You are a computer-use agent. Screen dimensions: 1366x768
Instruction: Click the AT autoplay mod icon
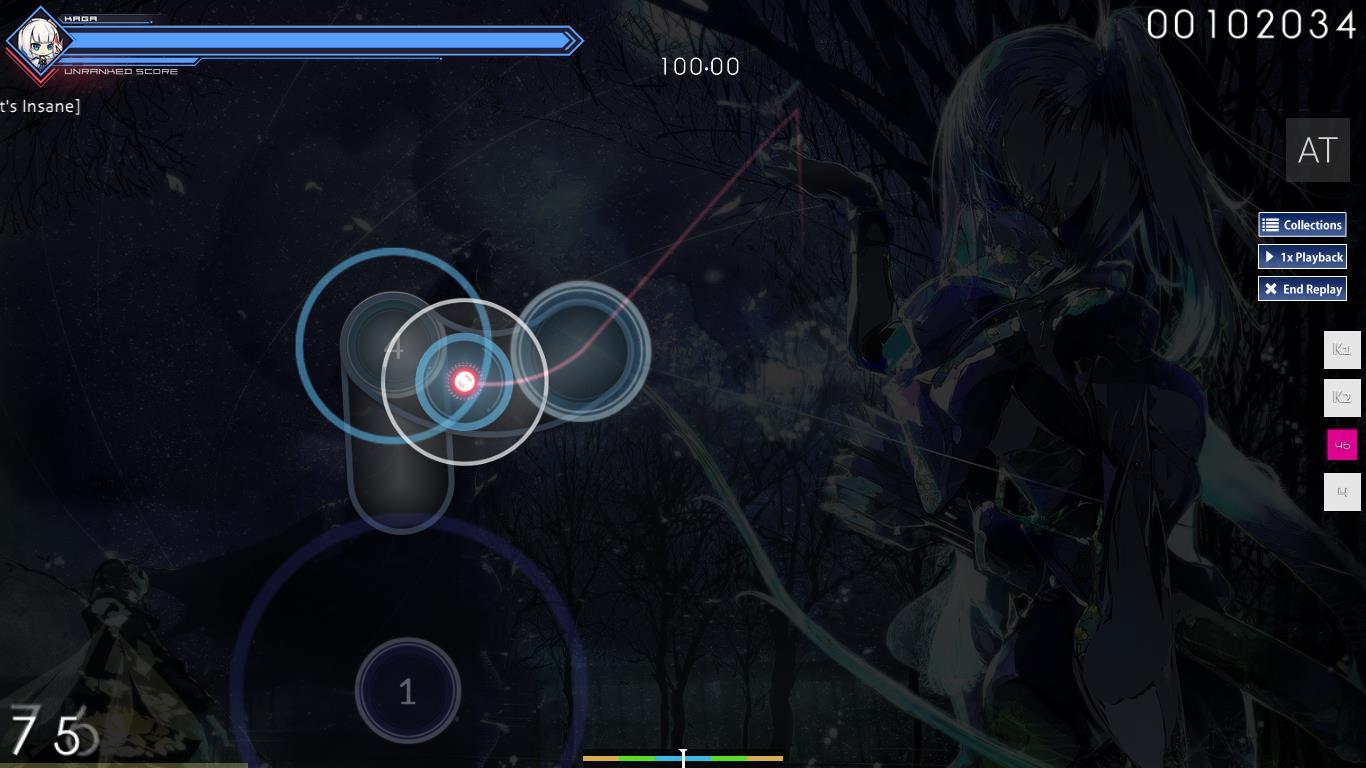1316,150
